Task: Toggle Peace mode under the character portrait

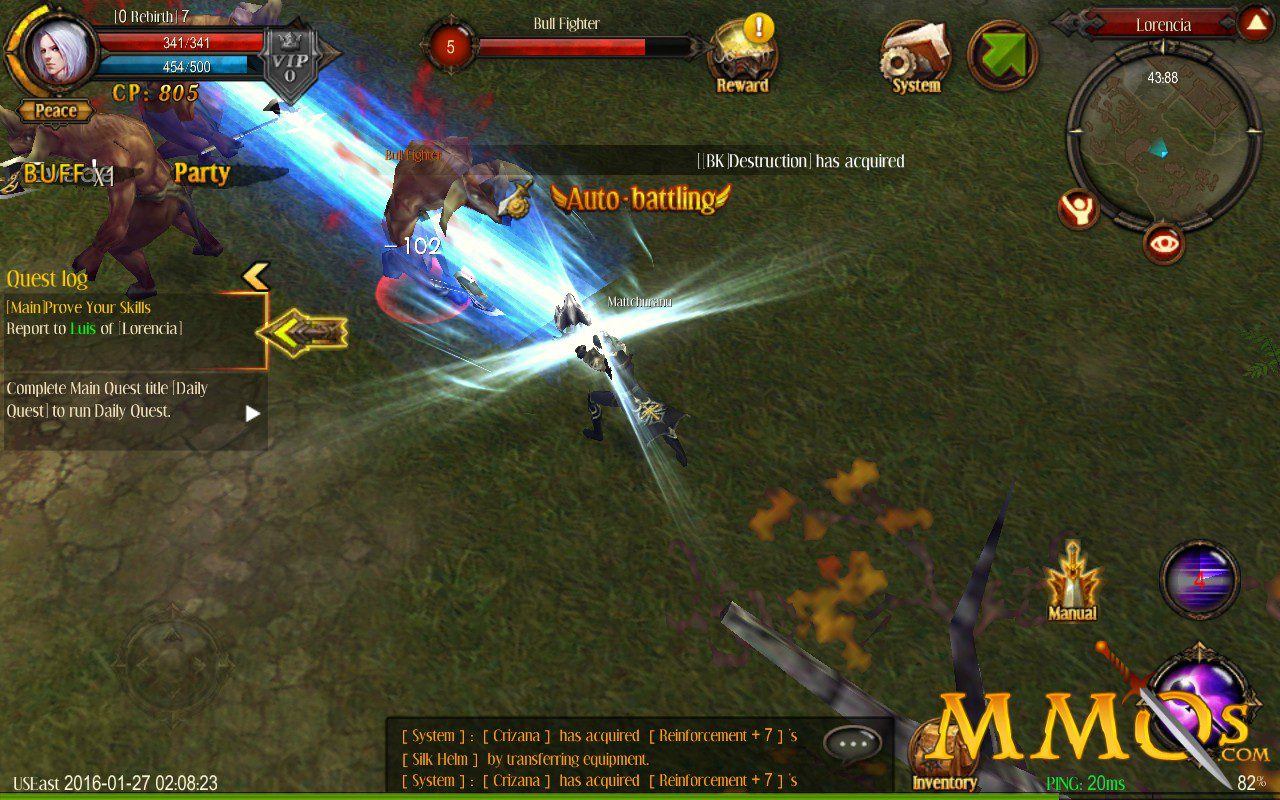Action: click(x=55, y=111)
